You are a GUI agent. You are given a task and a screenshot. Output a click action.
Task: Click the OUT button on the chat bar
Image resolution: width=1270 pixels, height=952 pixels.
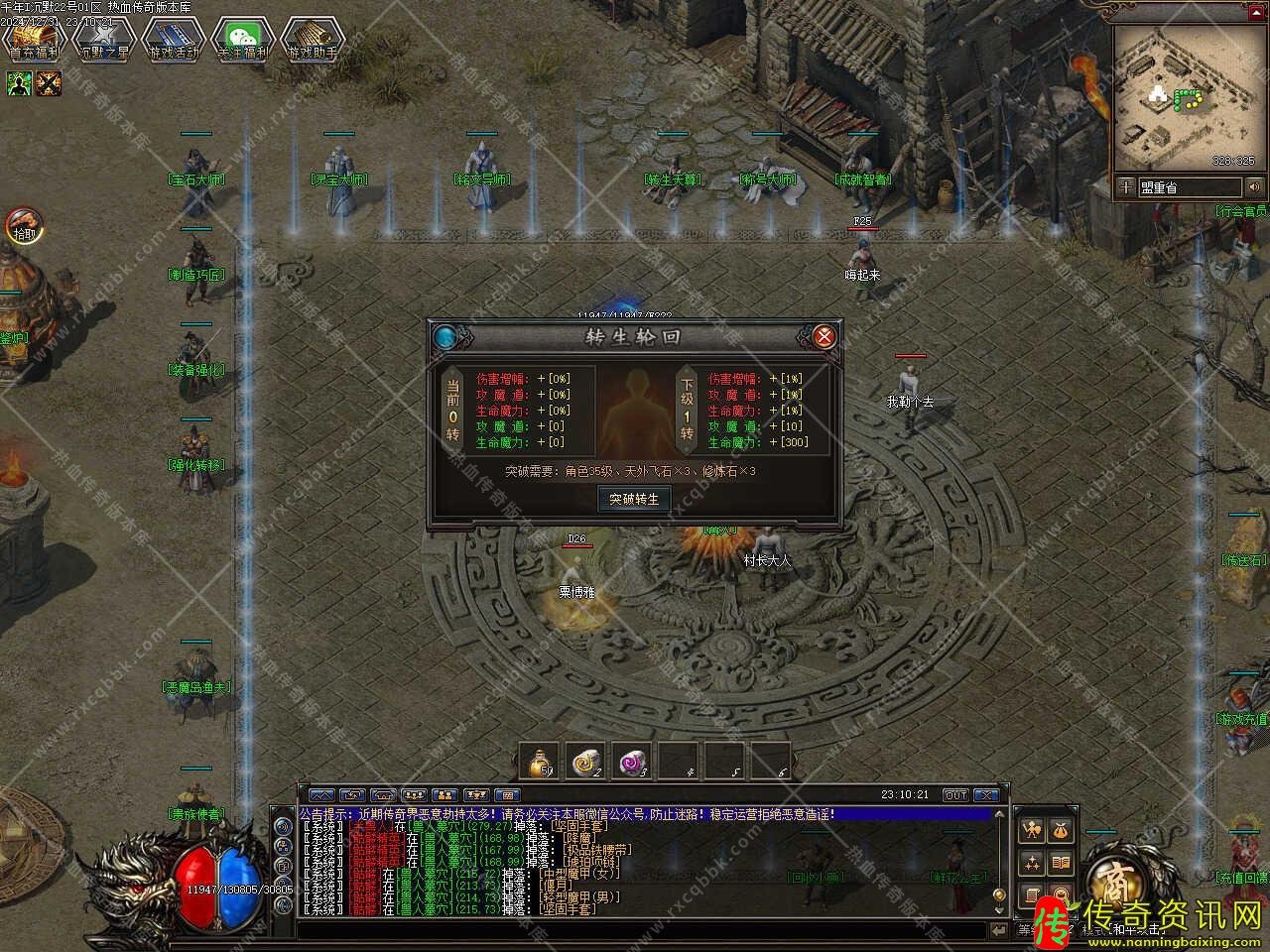(x=954, y=795)
